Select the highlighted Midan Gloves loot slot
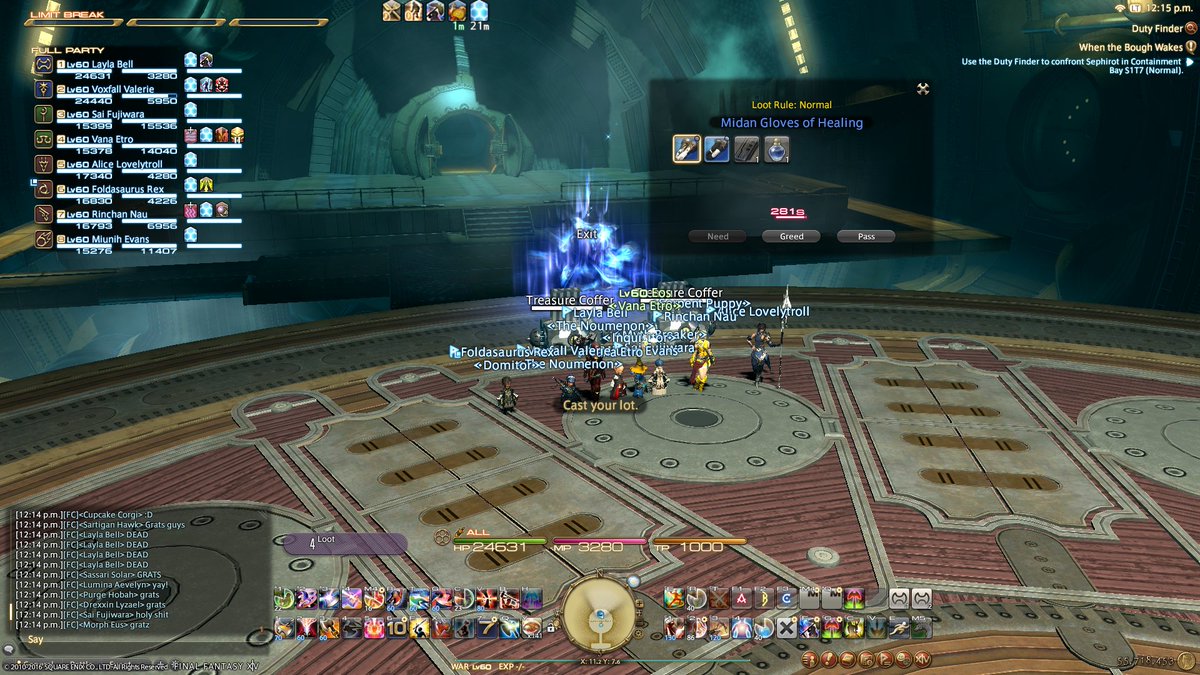This screenshot has height=675, width=1200. [686, 149]
